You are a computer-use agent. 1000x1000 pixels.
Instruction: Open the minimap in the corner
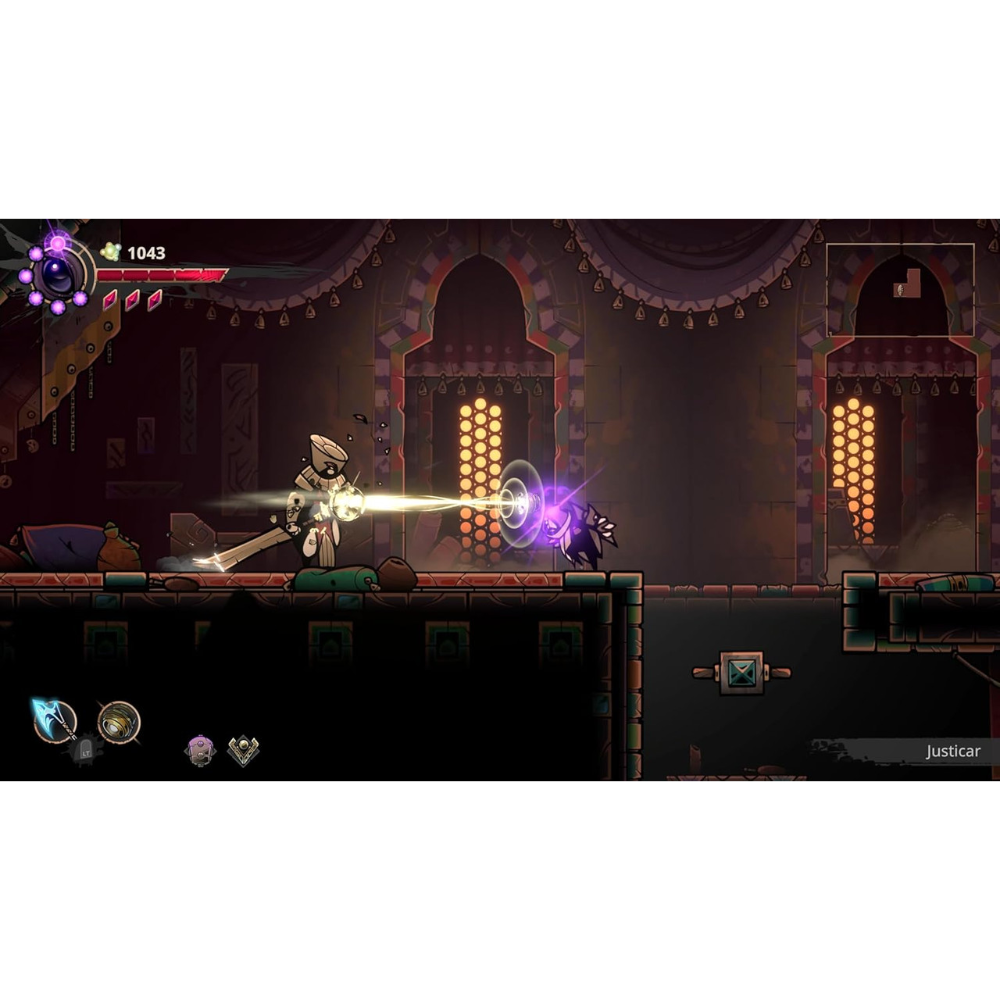coord(900,290)
